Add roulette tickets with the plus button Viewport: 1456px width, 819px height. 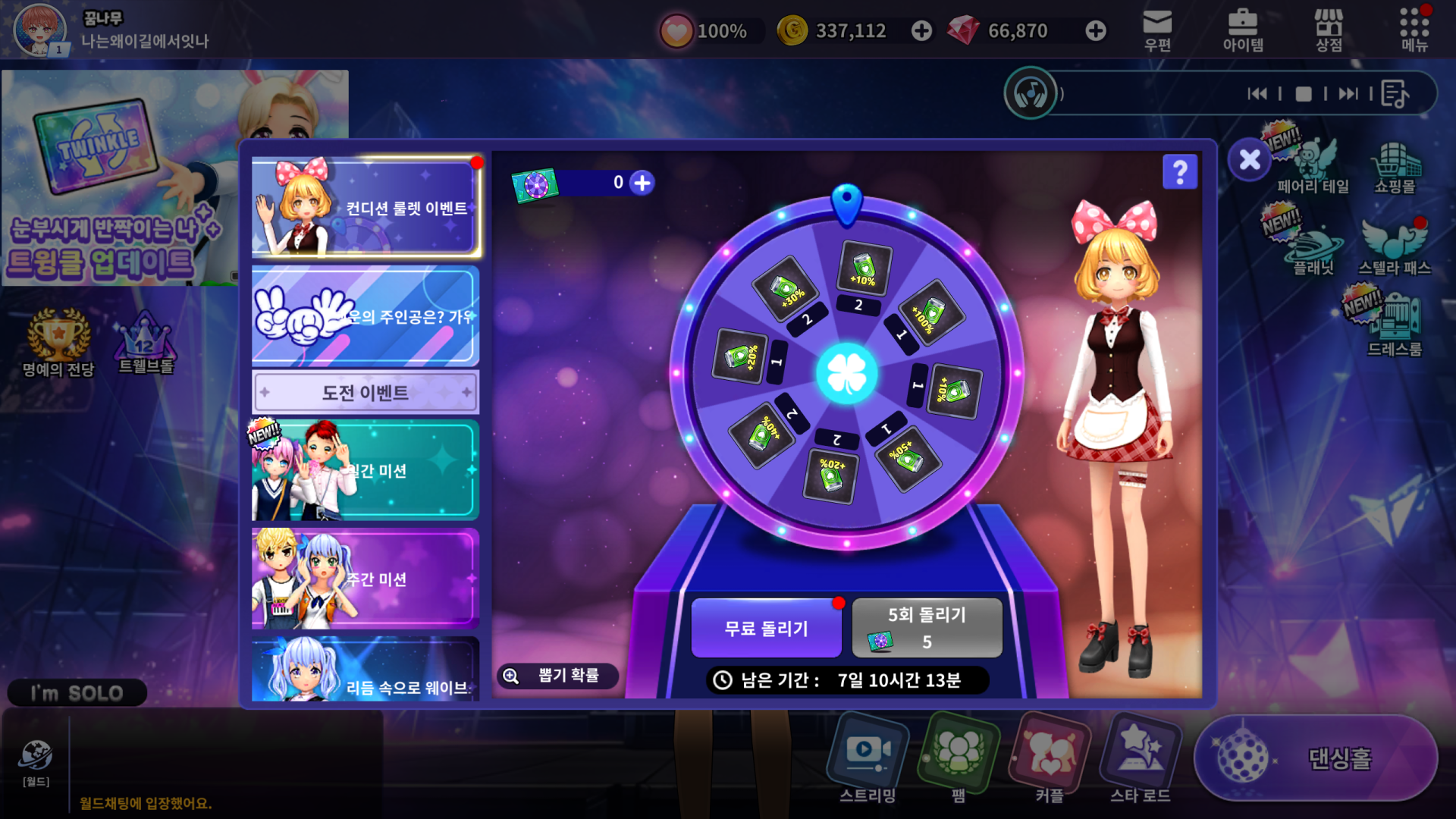click(642, 183)
